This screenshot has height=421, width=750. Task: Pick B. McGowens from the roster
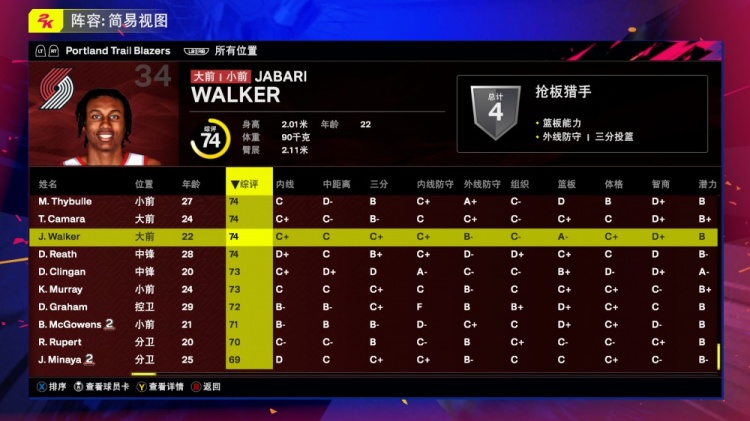pos(70,324)
